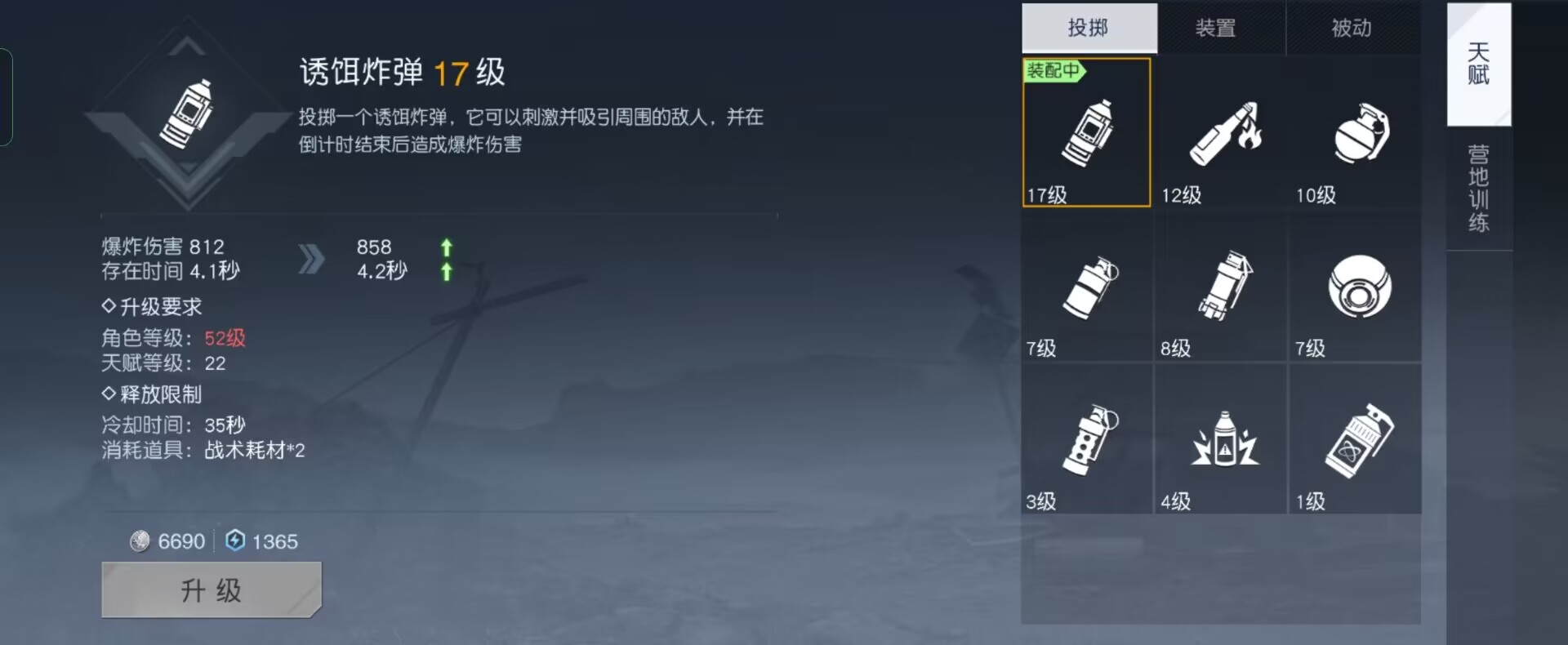
Task: Select the level 8 gas canister icon
Action: (1221, 286)
